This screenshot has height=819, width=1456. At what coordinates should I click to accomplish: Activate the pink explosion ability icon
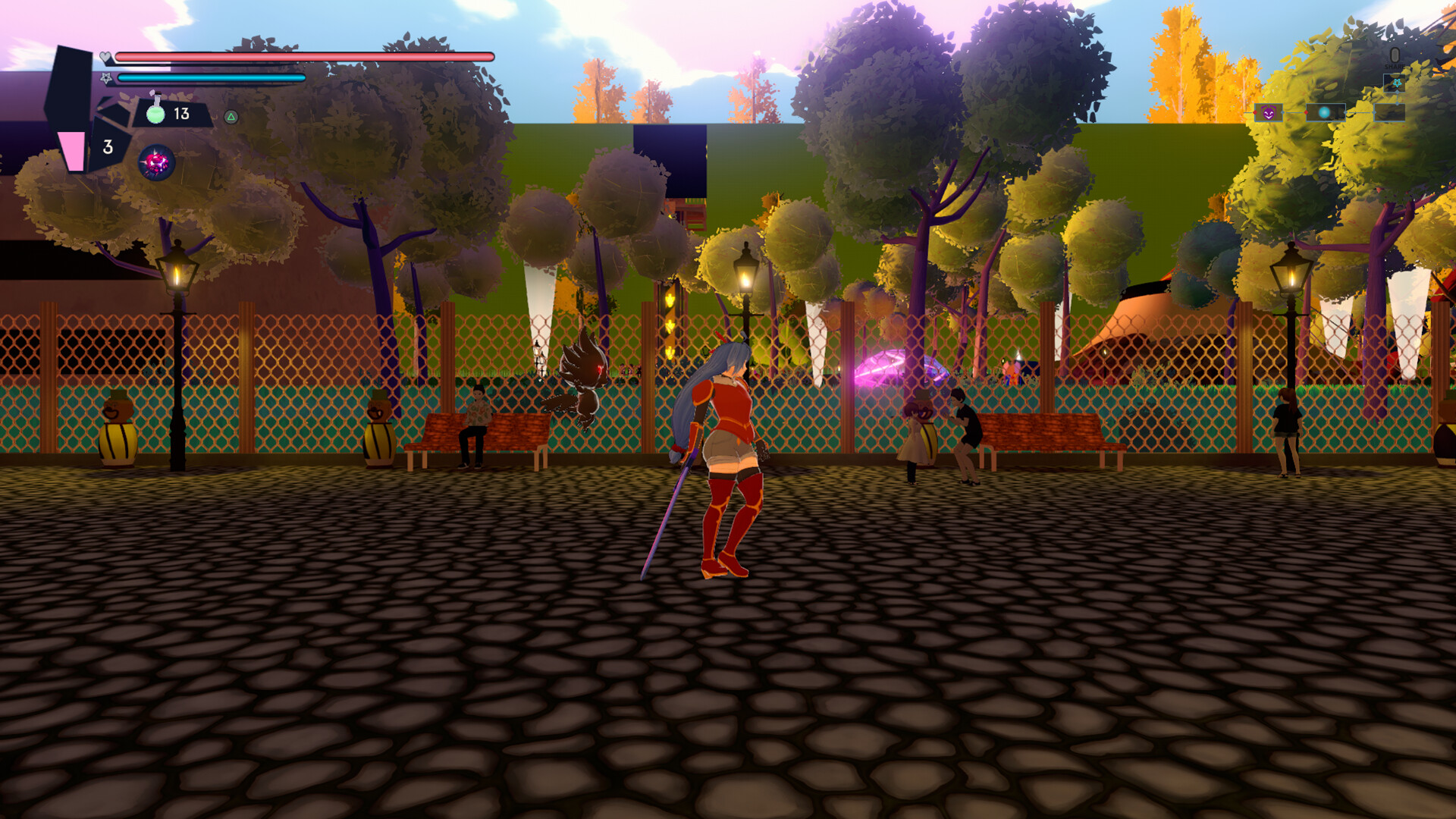point(156,162)
